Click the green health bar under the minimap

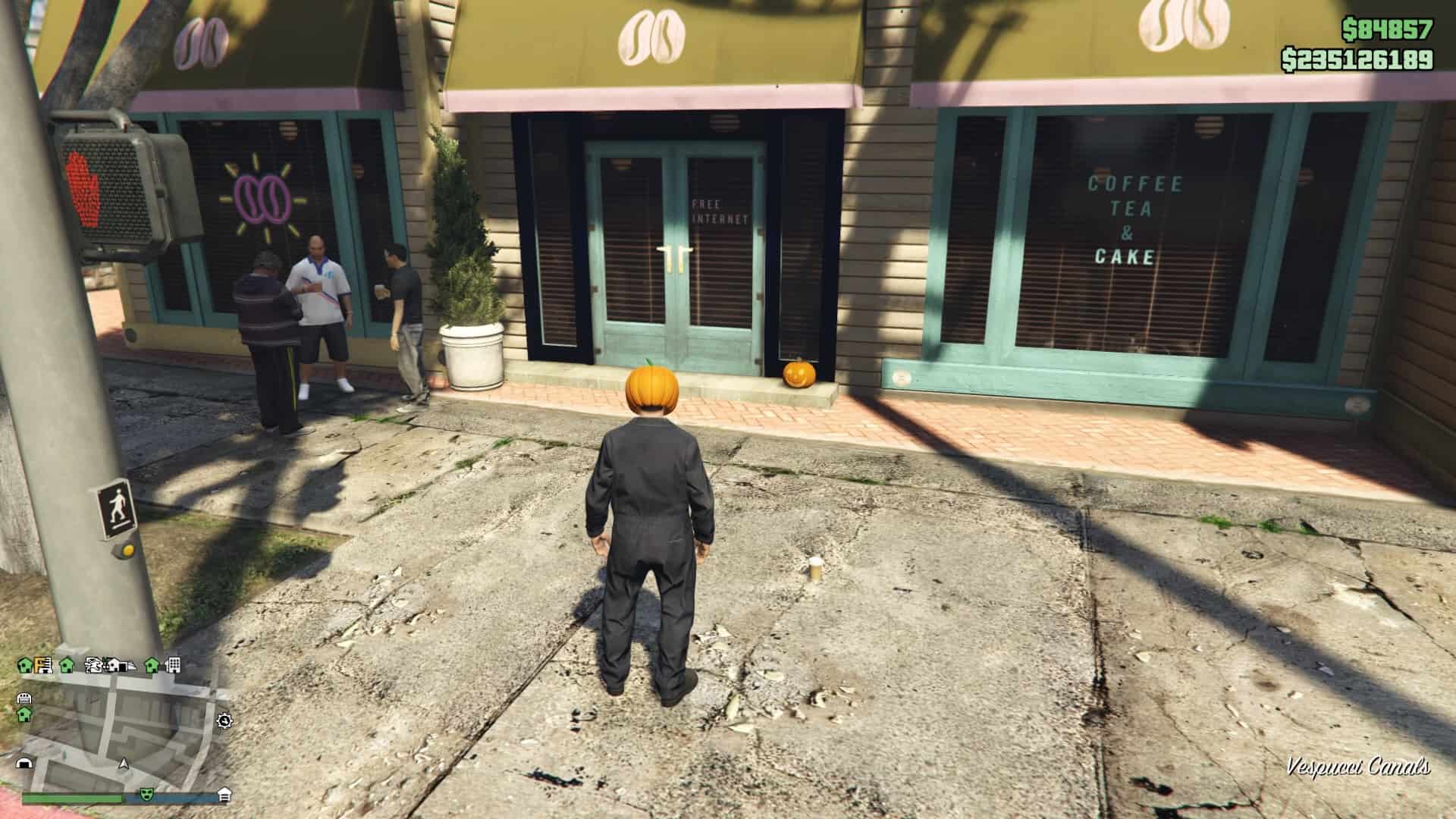(73, 798)
